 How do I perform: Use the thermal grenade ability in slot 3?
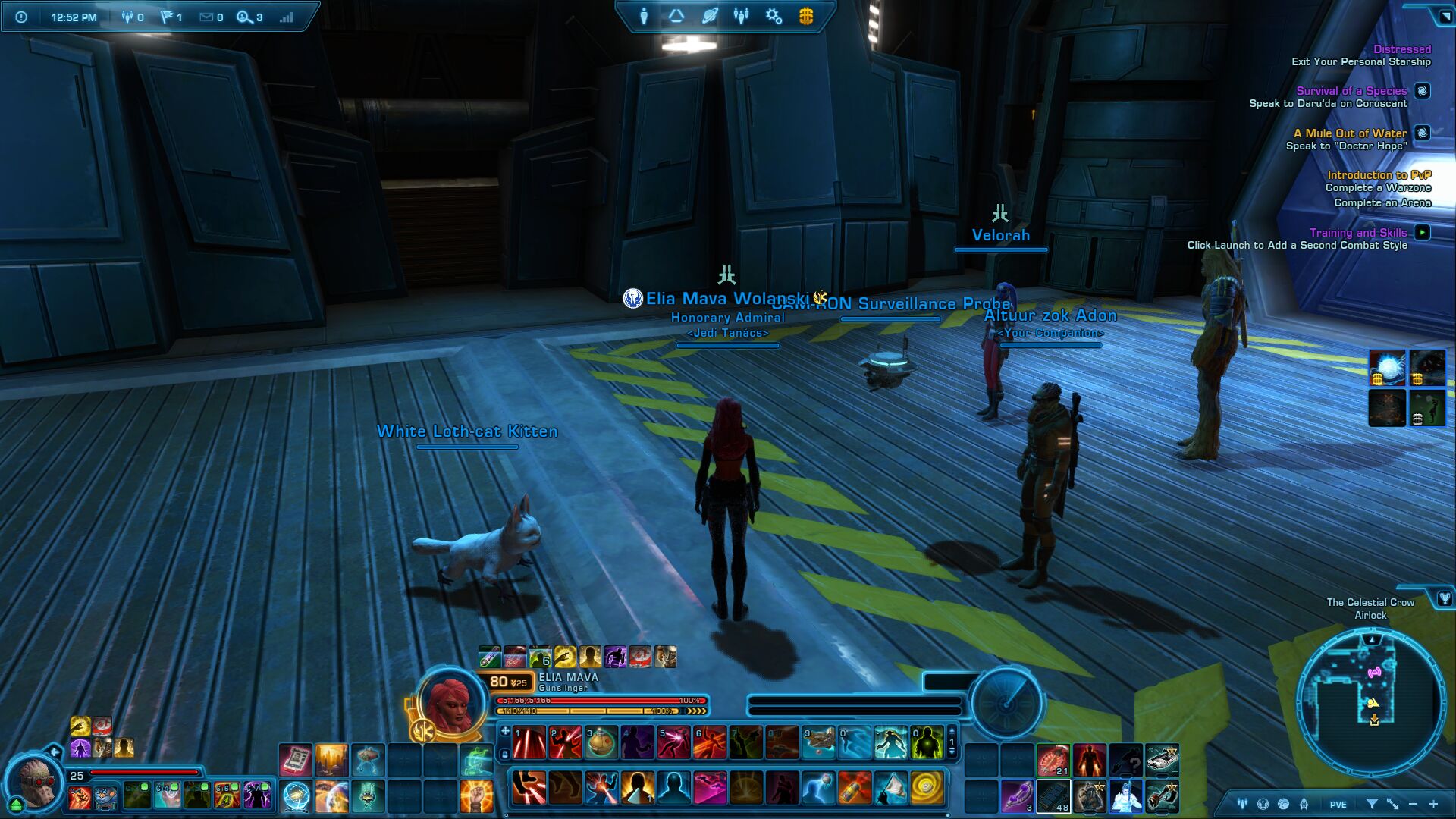tap(601, 742)
